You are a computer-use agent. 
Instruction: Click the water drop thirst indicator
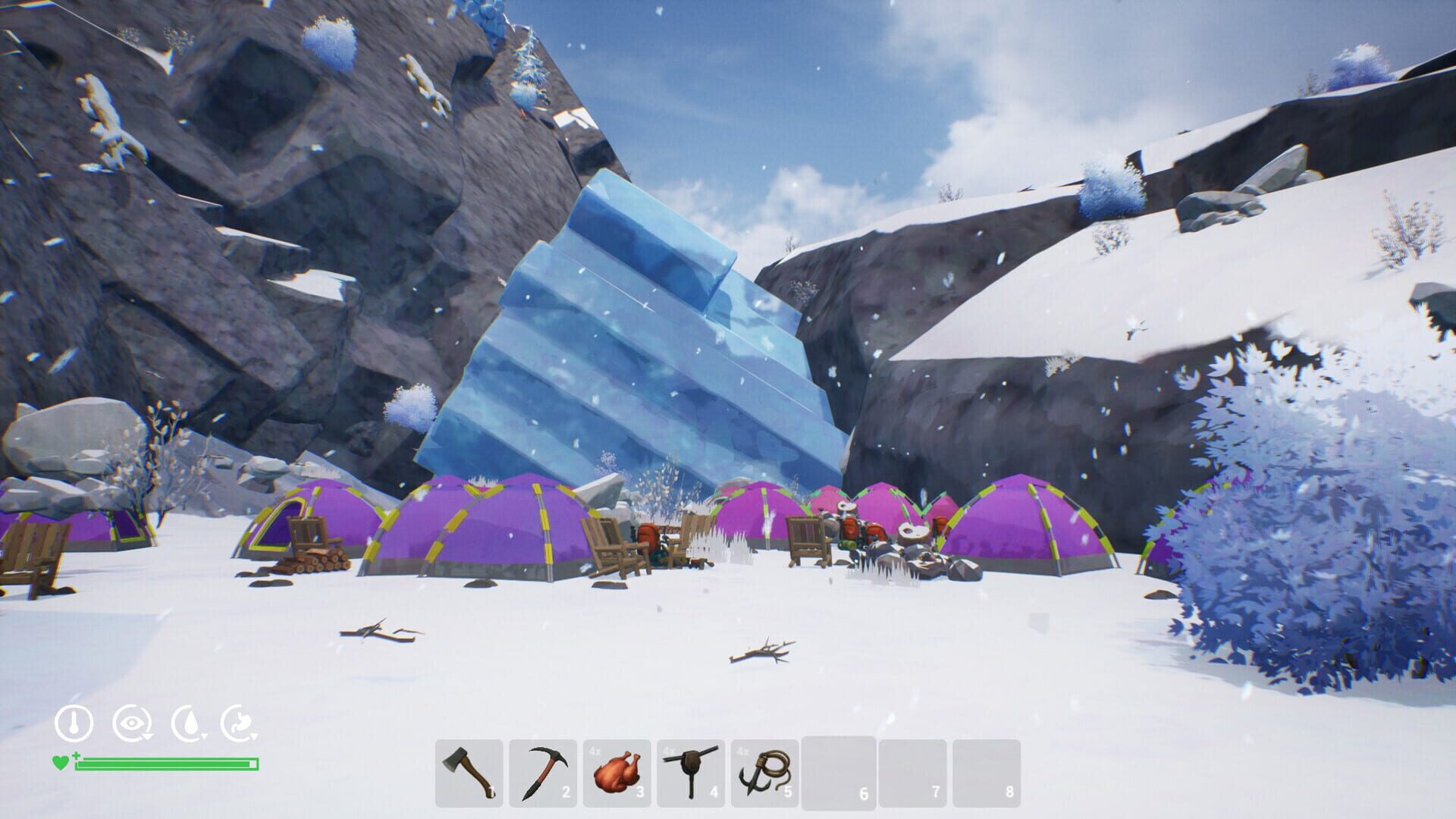[x=190, y=722]
